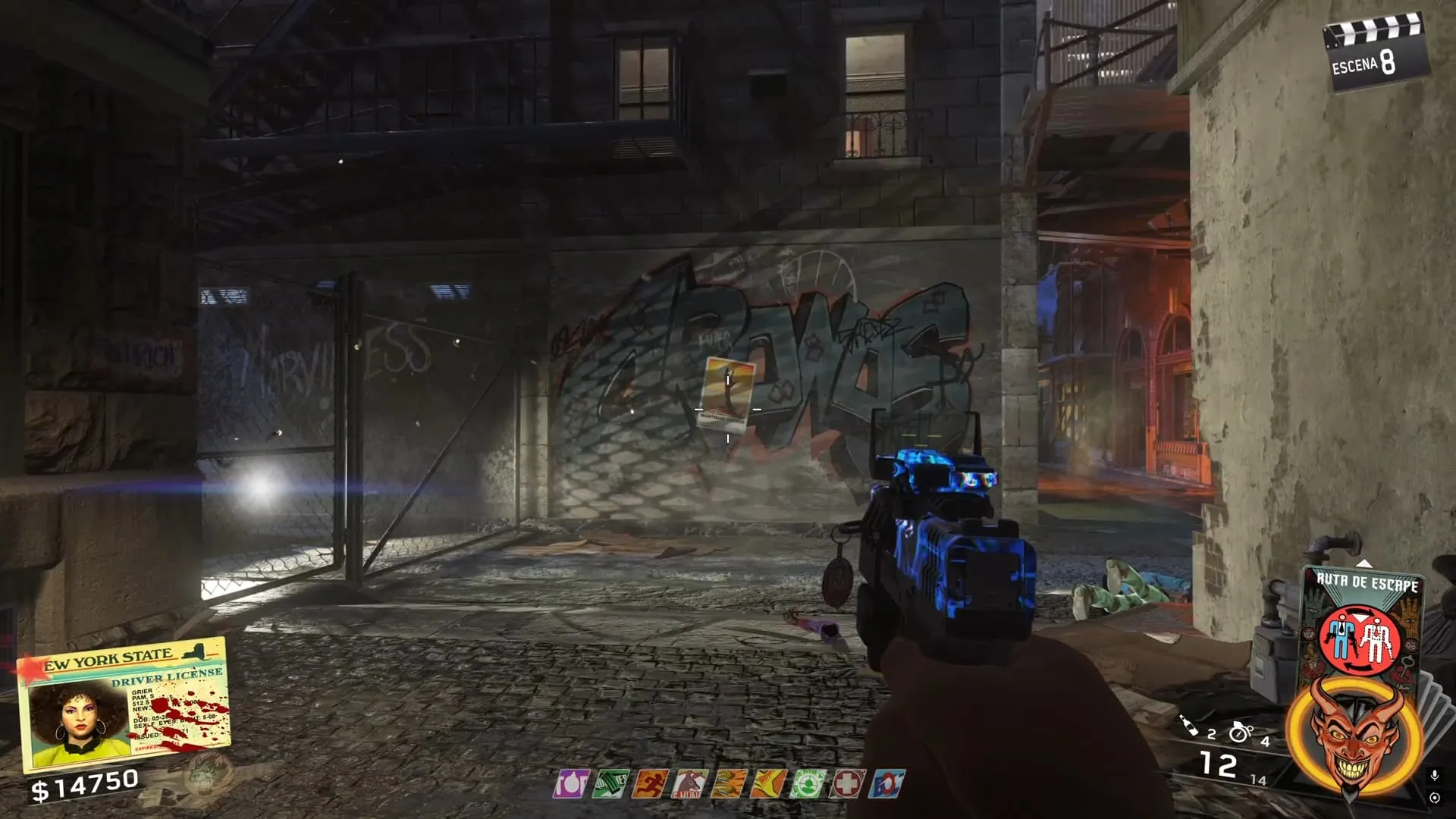Click the orange running man perk icon
Screen dimensions: 1456x819
[649, 783]
